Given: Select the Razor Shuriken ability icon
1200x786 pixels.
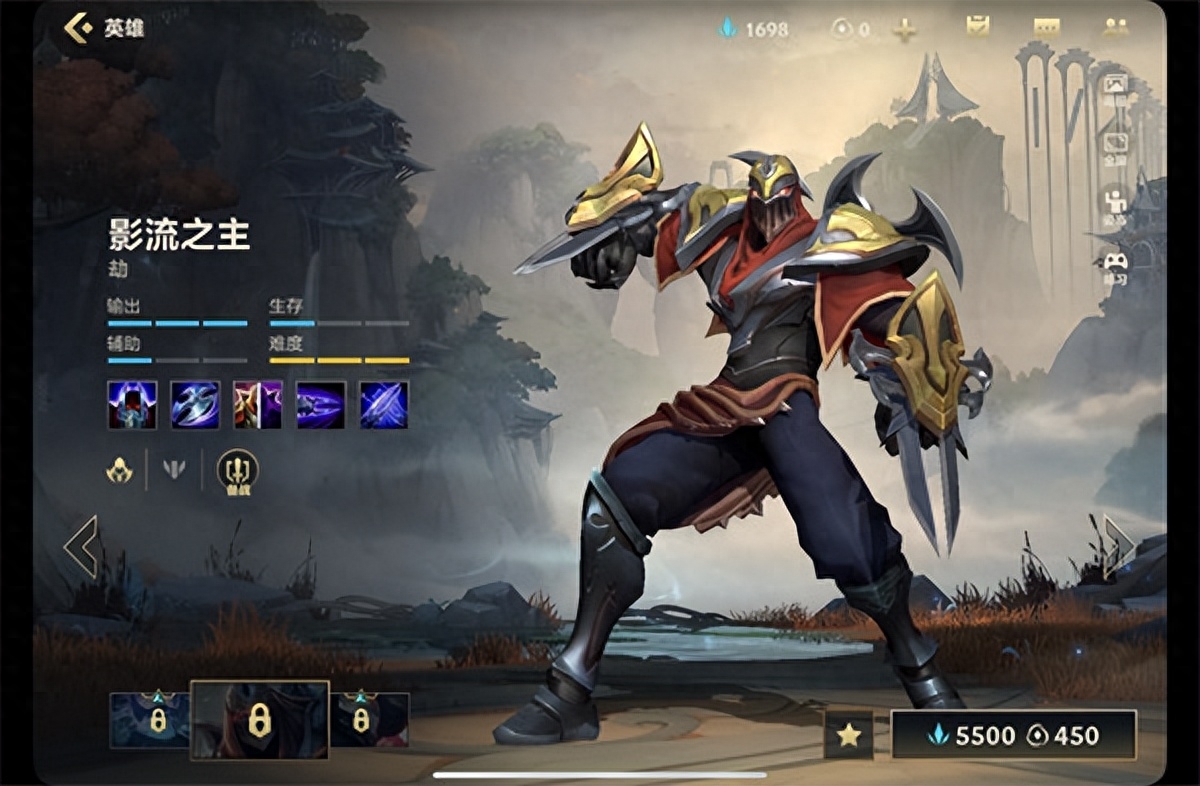Looking at the screenshot, I should [x=195, y=404].
